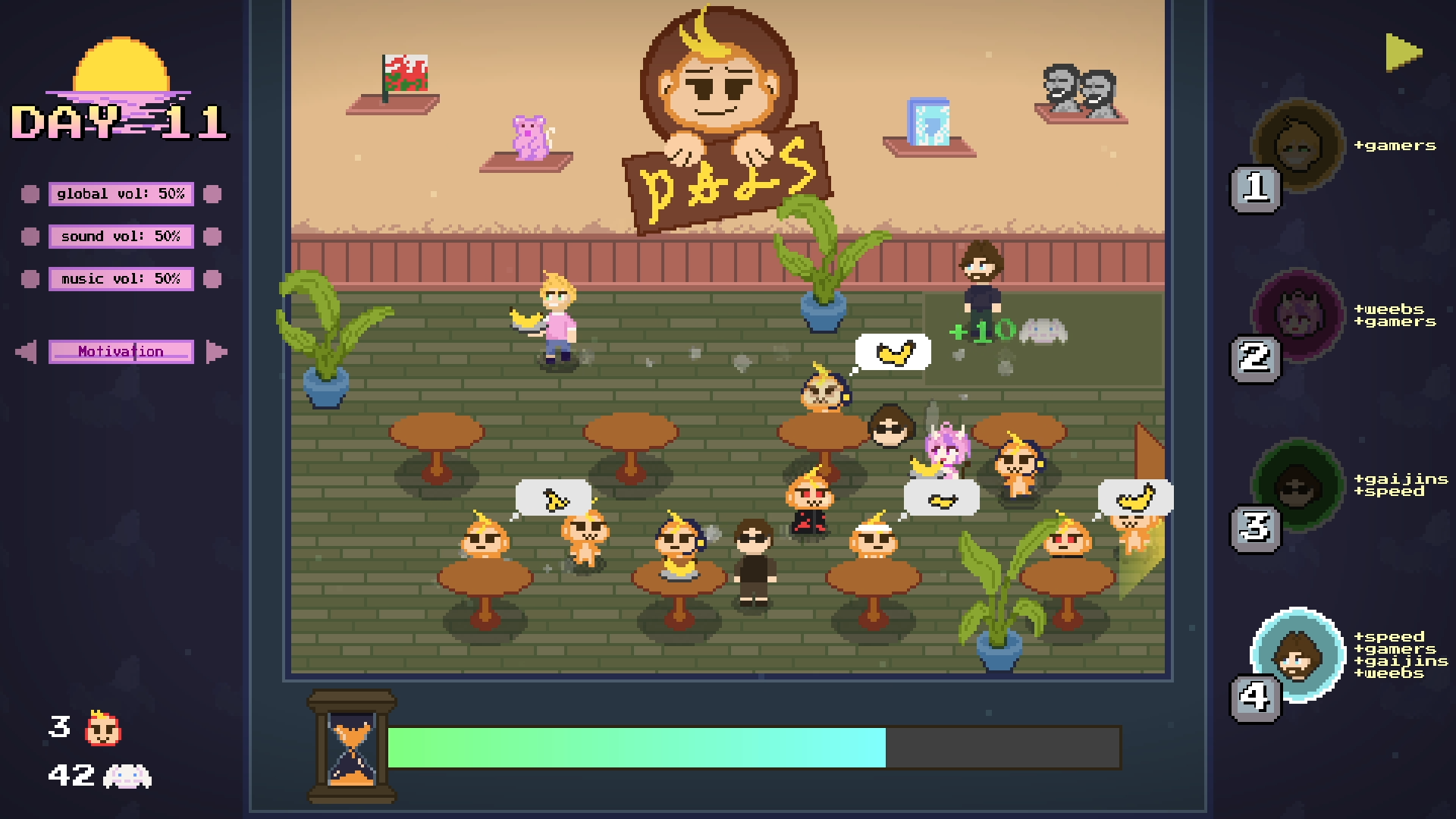Click the global vol: 50% button
1456x819 pixels.
point(121,194)
